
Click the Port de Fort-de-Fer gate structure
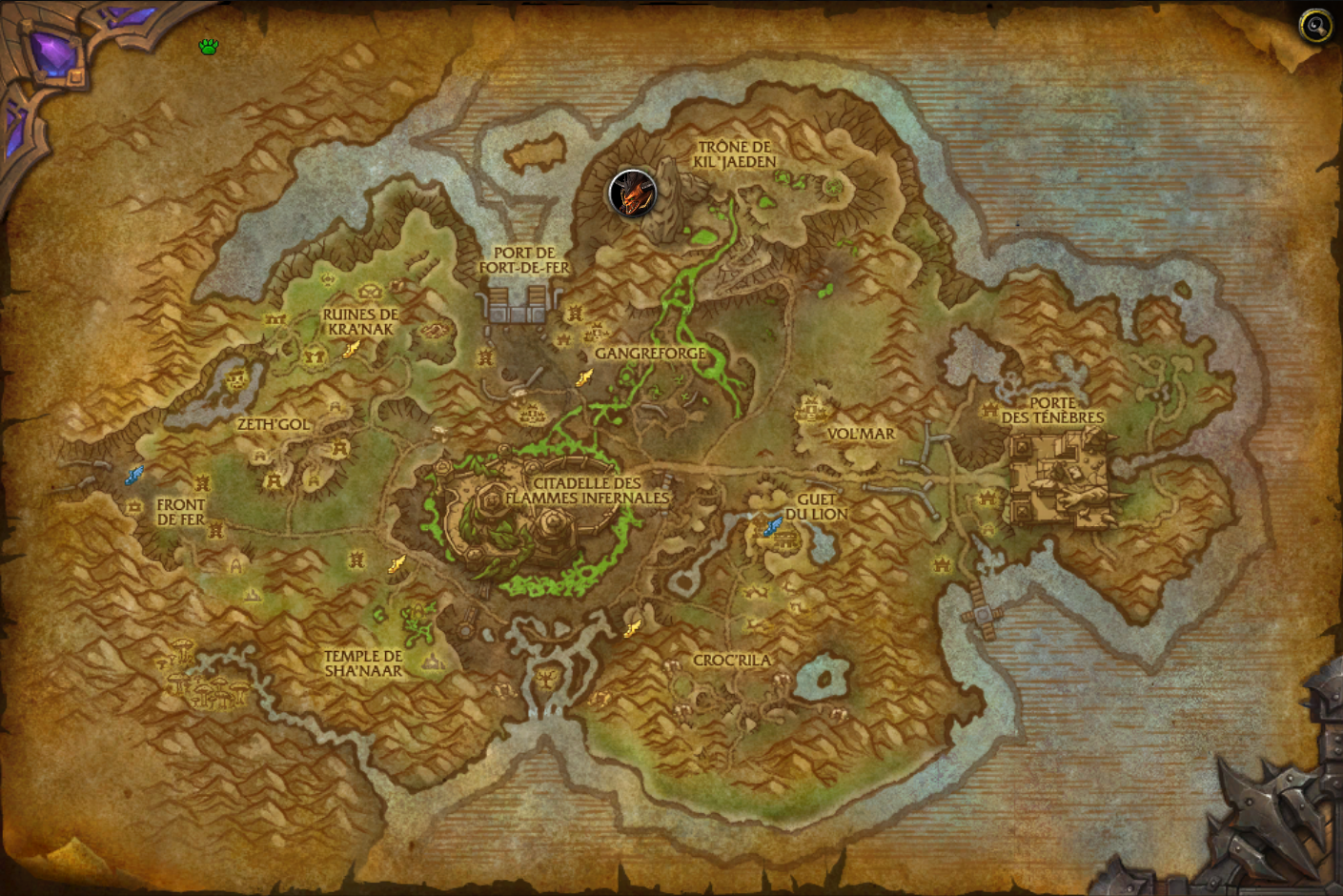[519, 305]
